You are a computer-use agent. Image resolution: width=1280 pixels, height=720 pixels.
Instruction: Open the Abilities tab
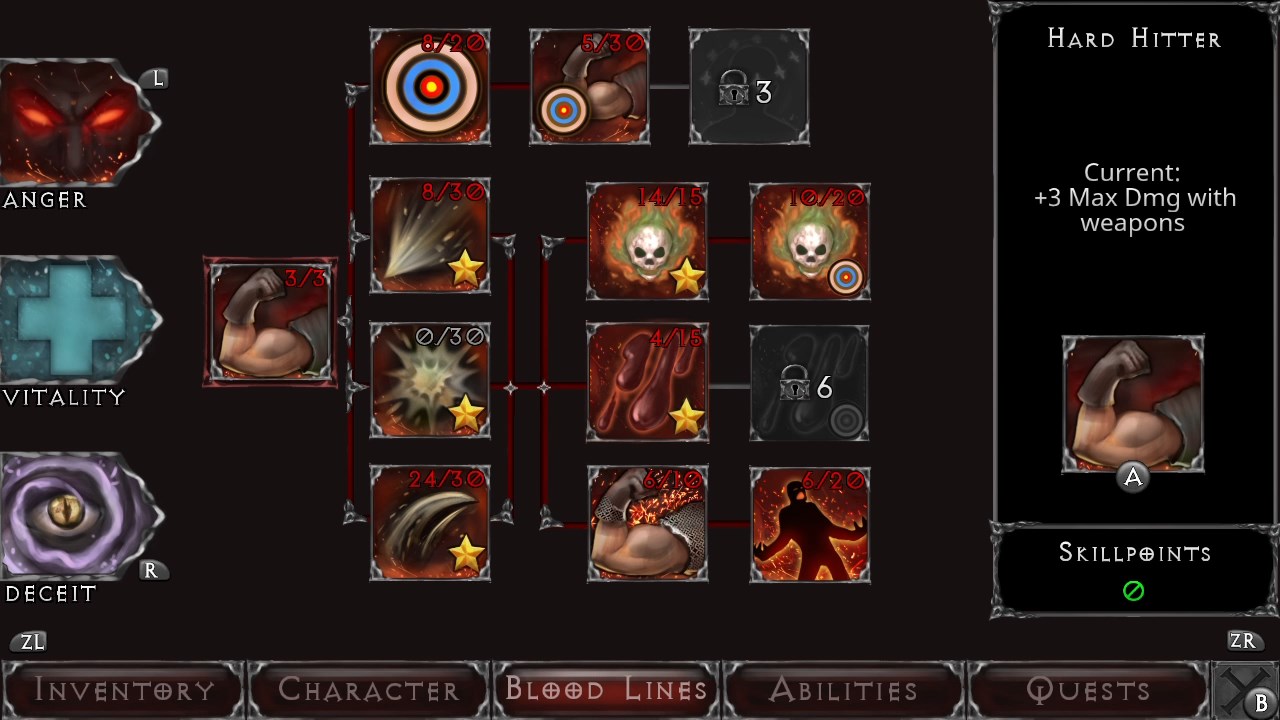point(840,690)
